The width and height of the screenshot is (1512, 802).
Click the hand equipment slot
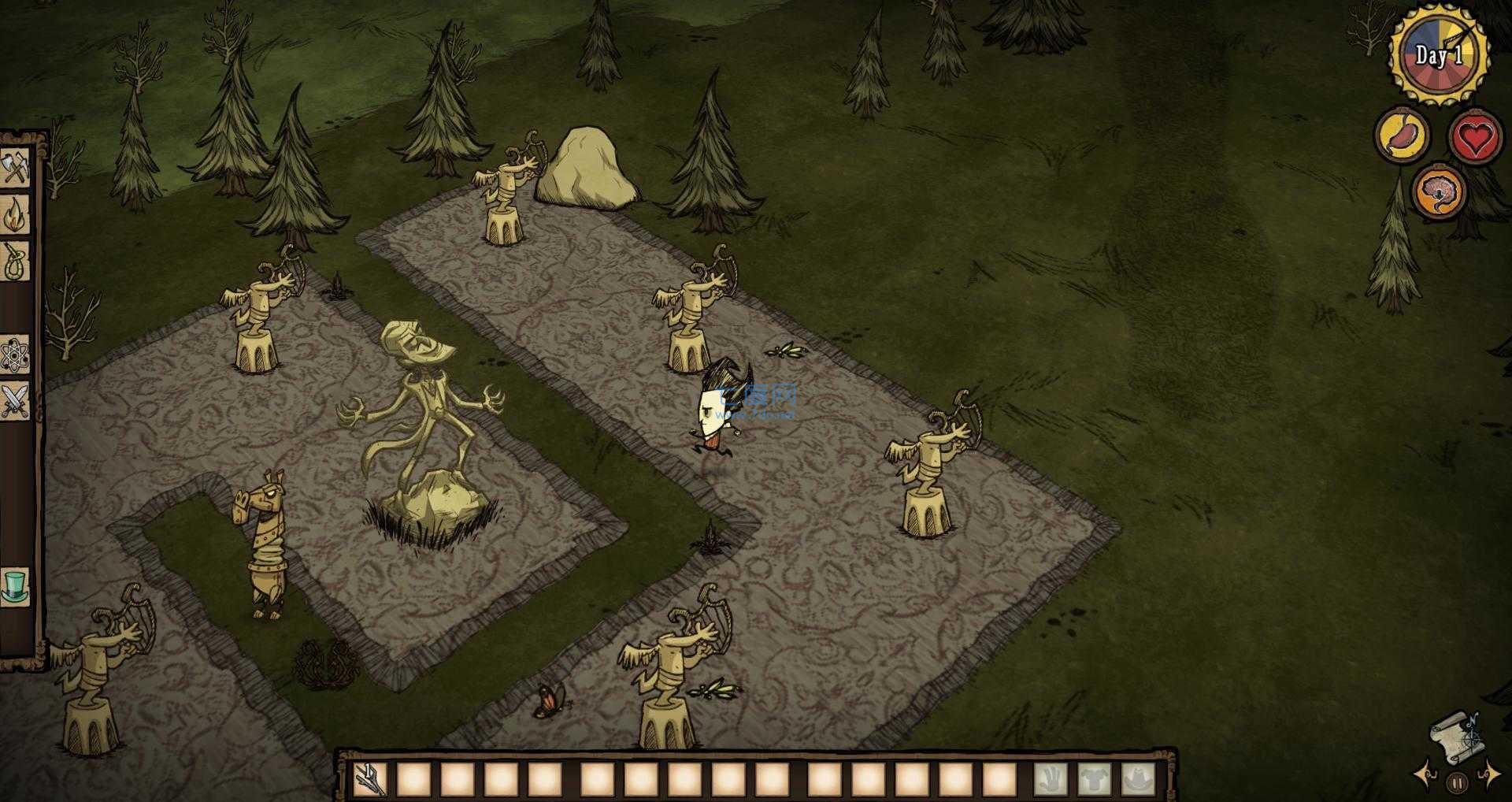click(1051, 779)
